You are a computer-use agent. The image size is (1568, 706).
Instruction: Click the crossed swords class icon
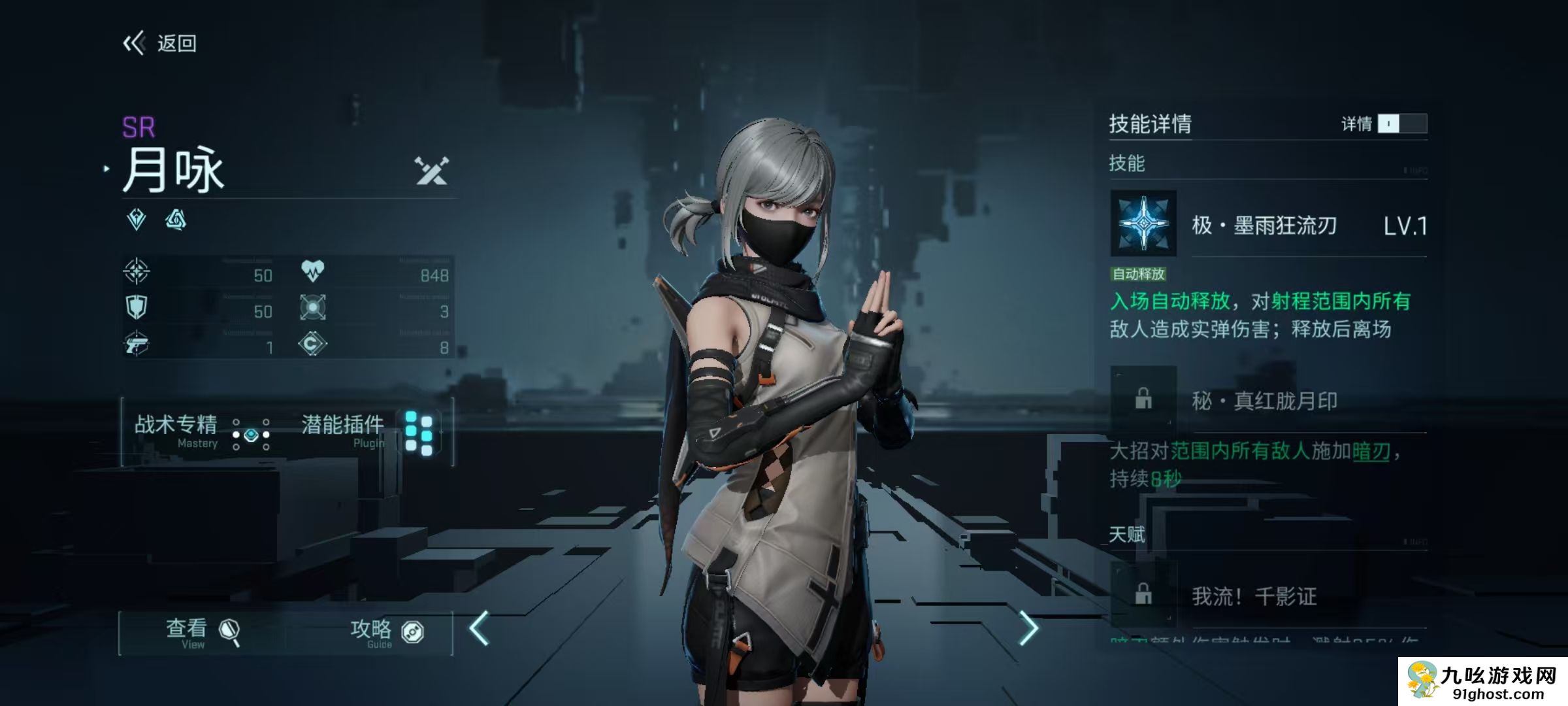coord(432,171)
